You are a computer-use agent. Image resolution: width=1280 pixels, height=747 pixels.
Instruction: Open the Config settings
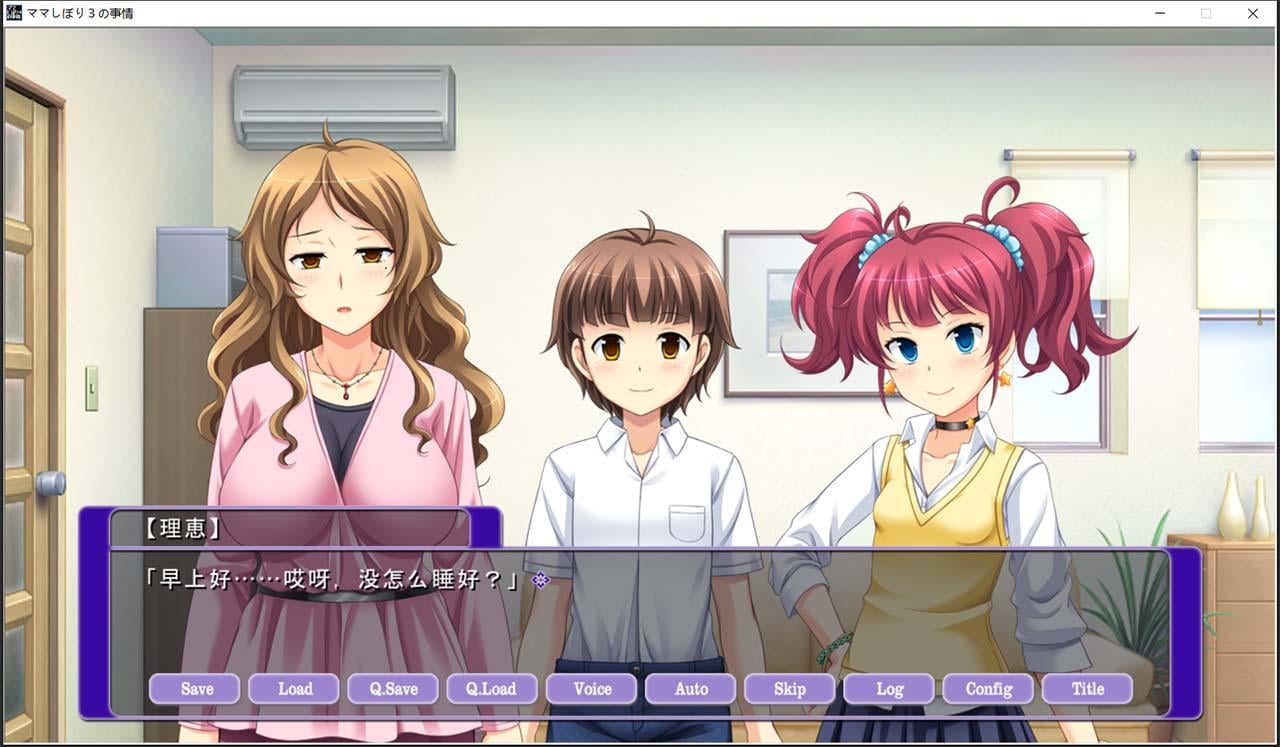click(988, 689)
